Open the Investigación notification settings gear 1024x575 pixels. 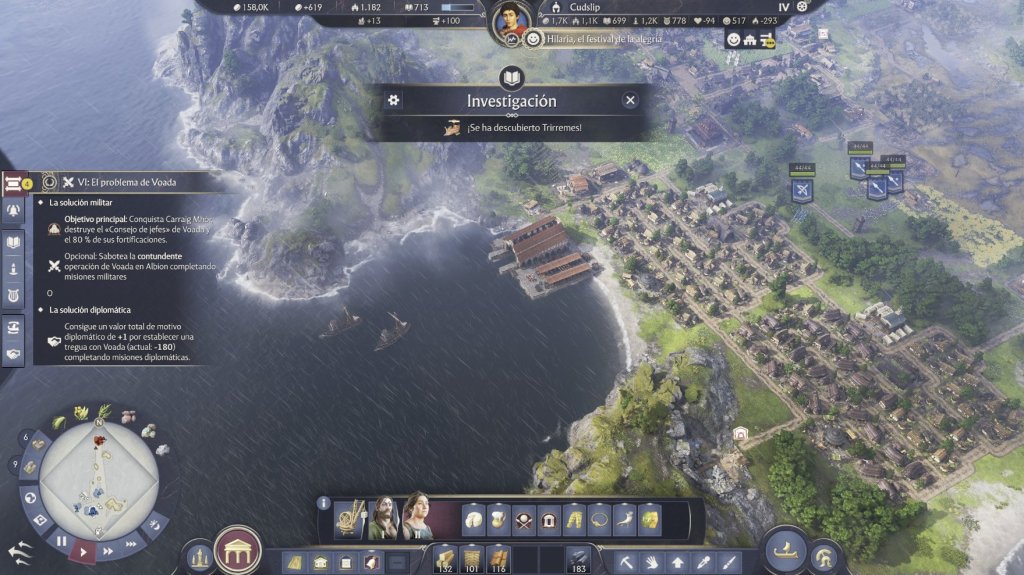pyautogui.click(x=394, y=100)
